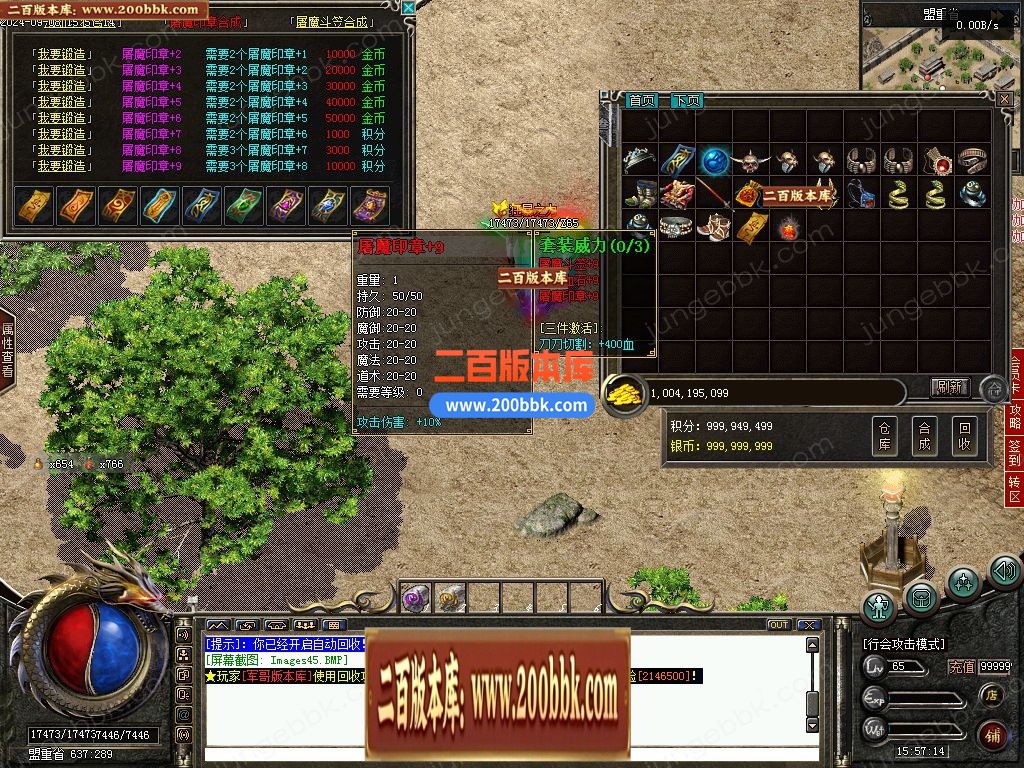Select the red armor item in bag

click(x=676, y=193)
